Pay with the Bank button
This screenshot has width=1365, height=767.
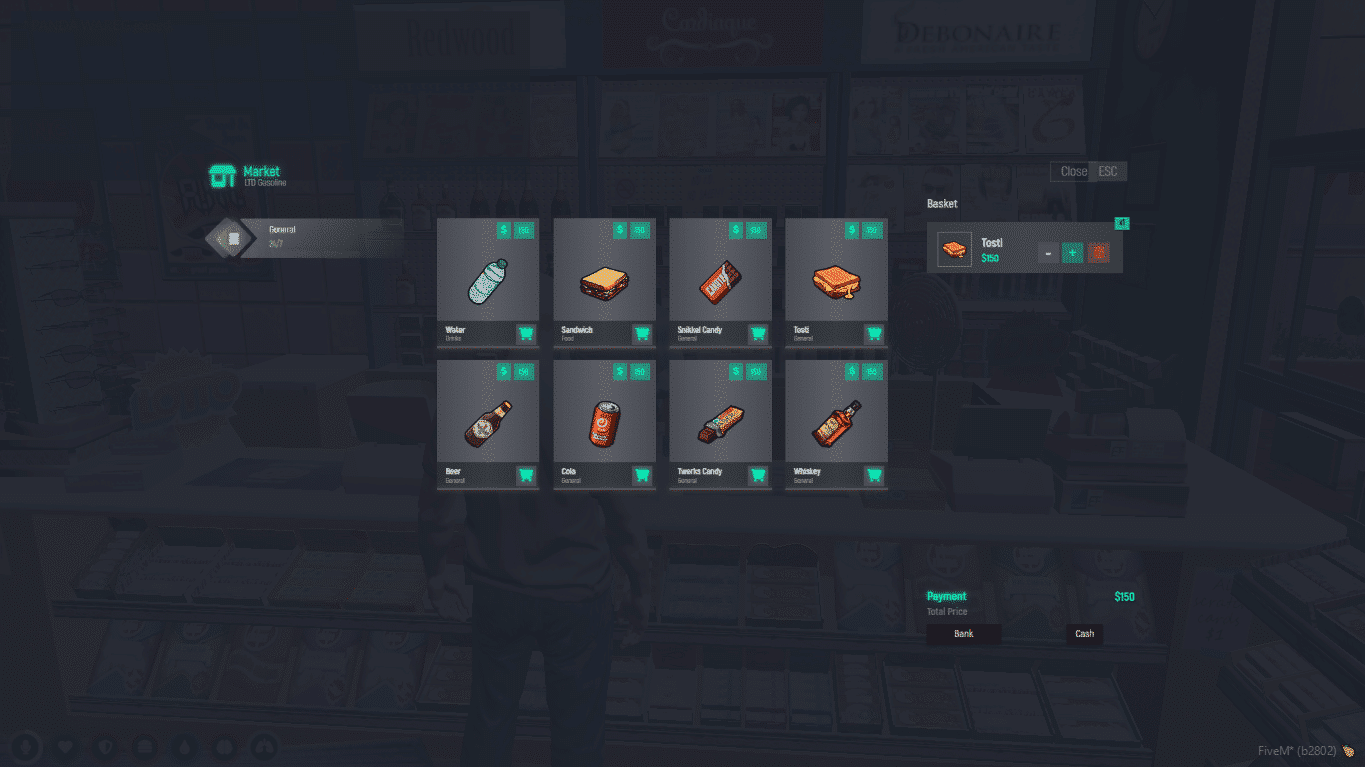[x=963, y=633]
